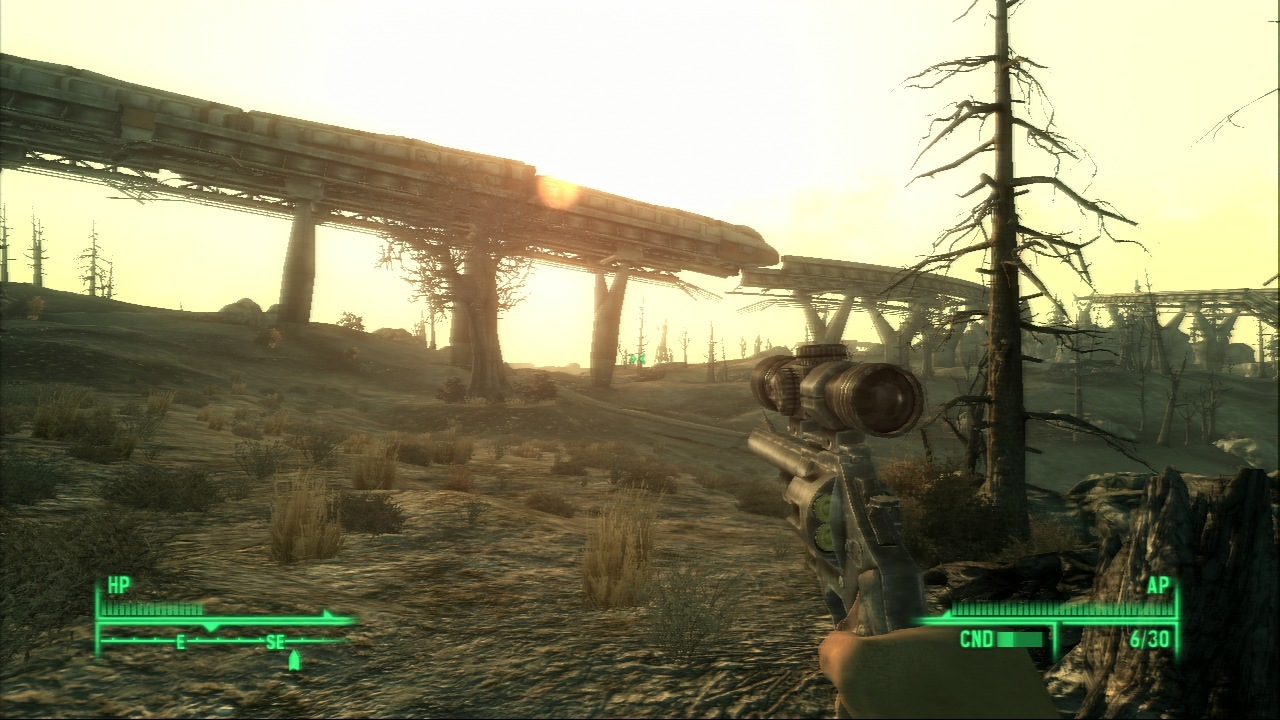The image size is (1280, 720).
Task: Select the quest marker arrow on the compass
Action: point(294,660)
